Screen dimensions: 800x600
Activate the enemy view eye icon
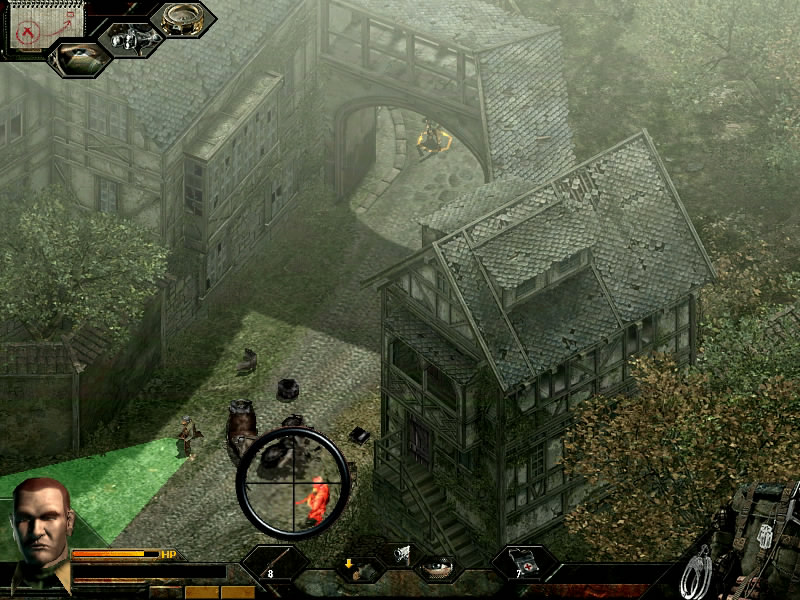[78, 57]
